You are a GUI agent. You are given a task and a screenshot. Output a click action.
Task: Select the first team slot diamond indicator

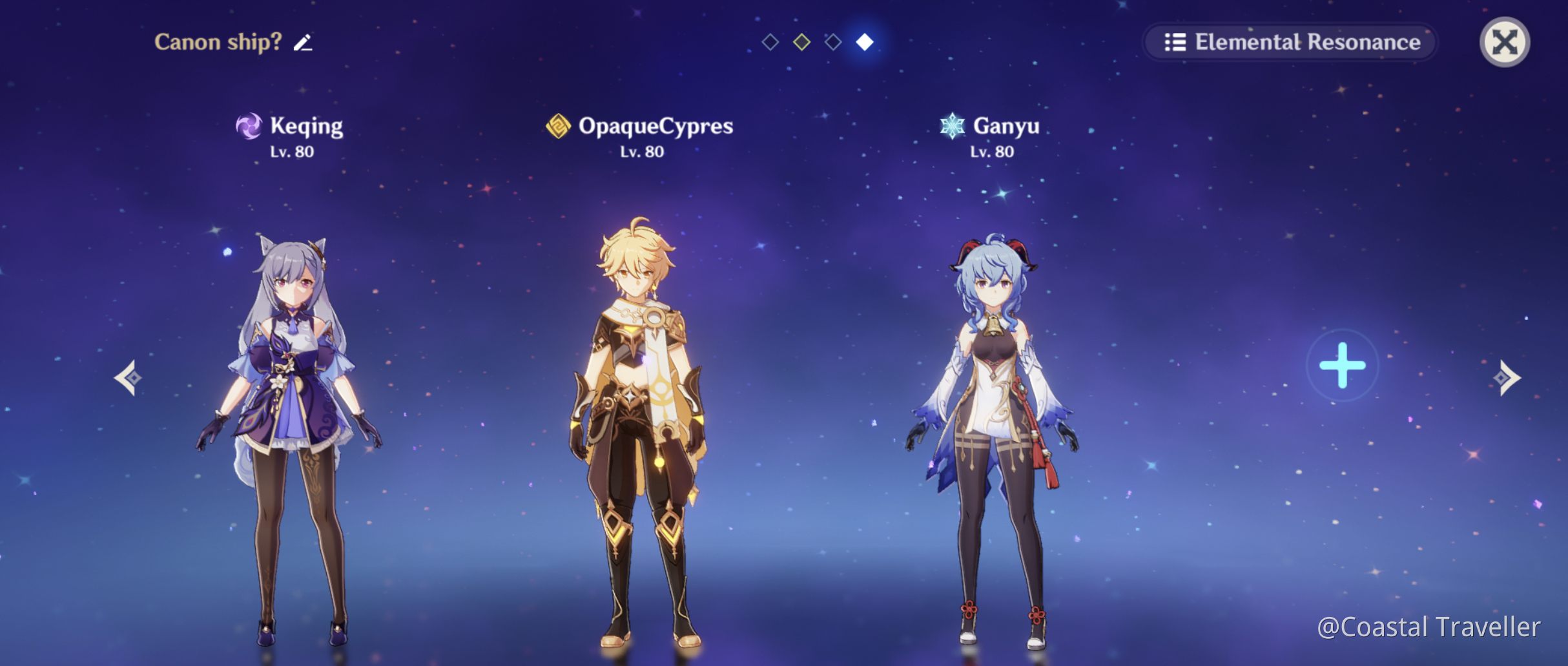770,43
